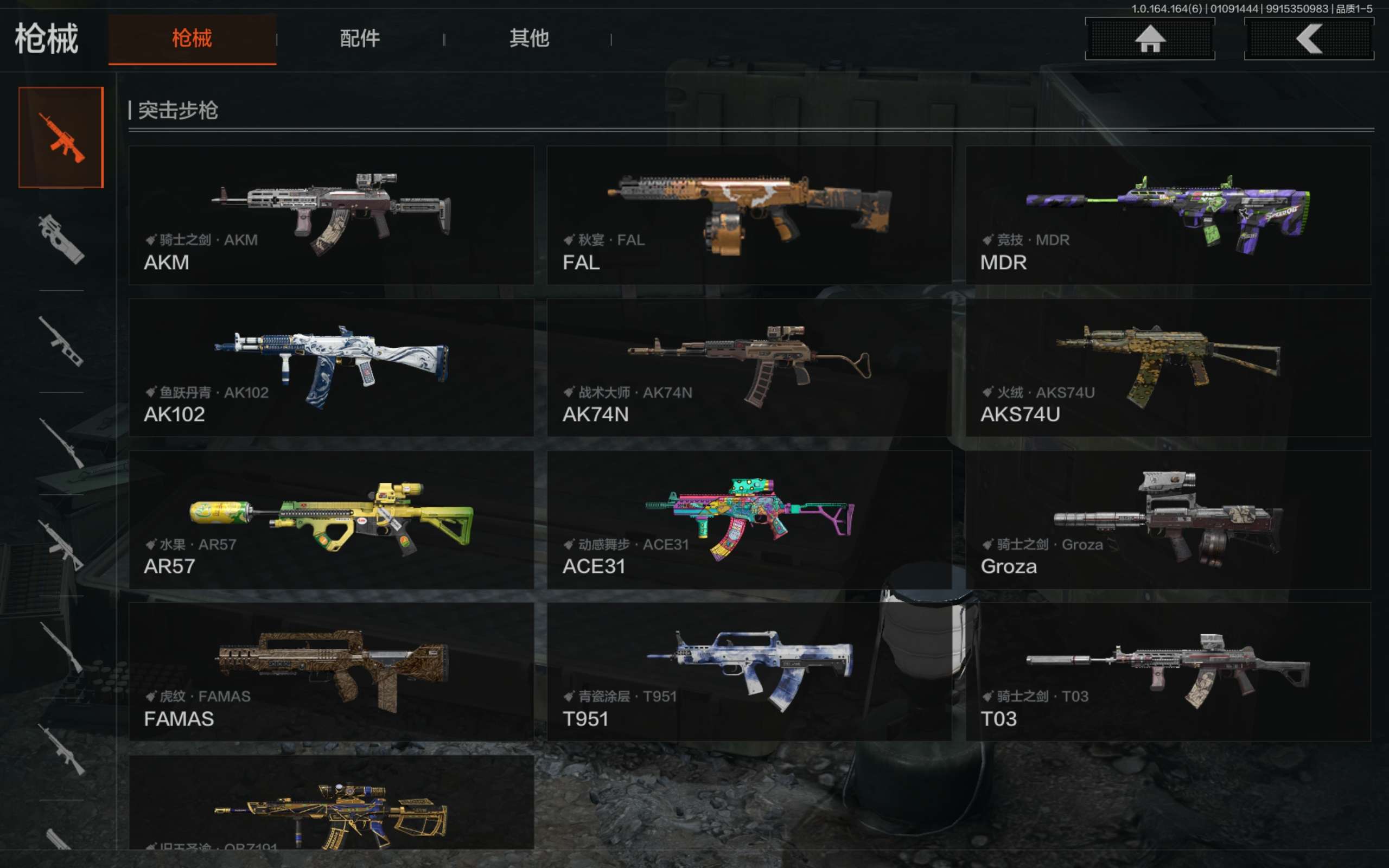1389x868 pixels.
Task: Pick the AKS74U weapon tile
Action: tap(1168, 367)
